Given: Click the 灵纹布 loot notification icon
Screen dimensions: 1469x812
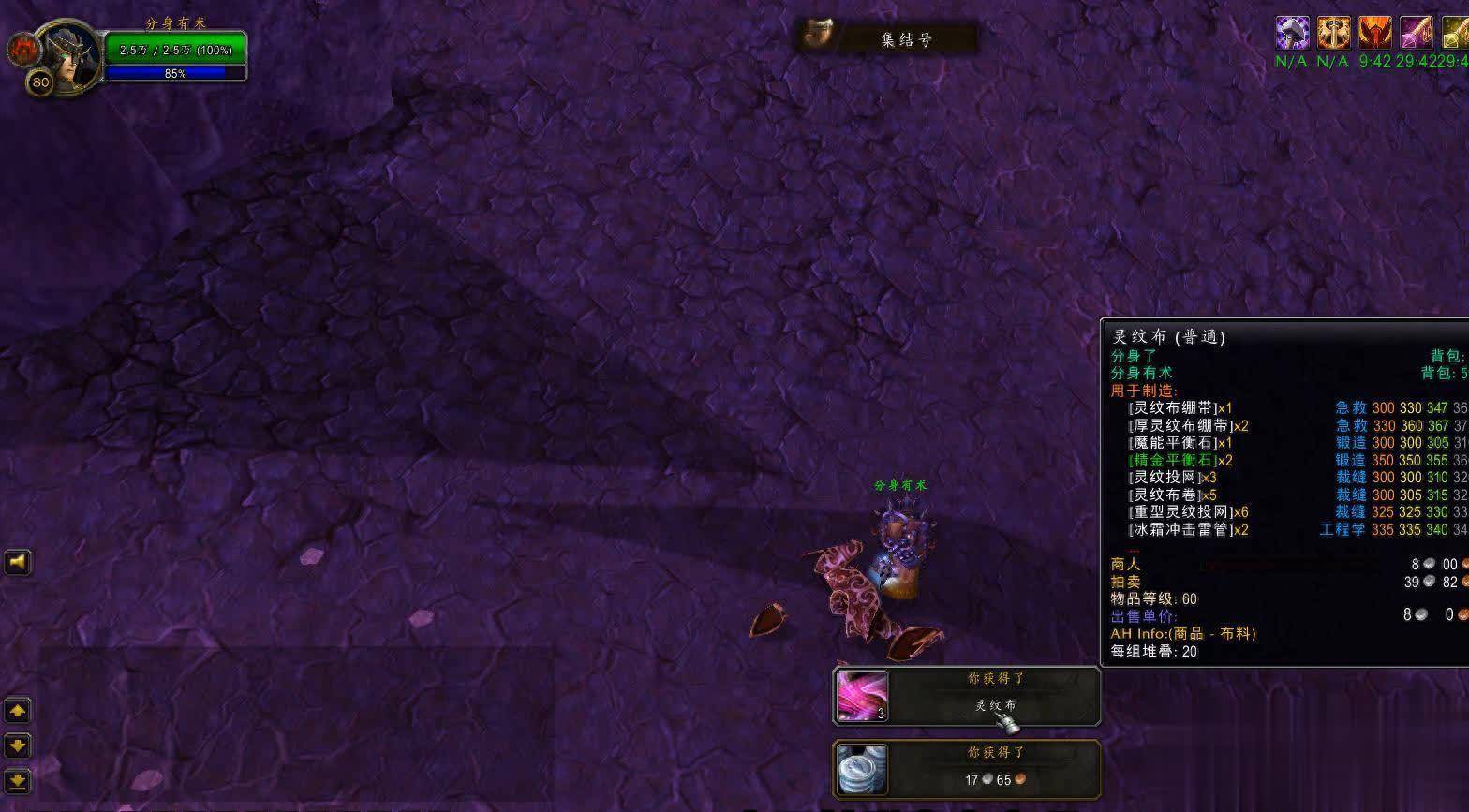Looking at the screenshot, I should tap(862, 696).
